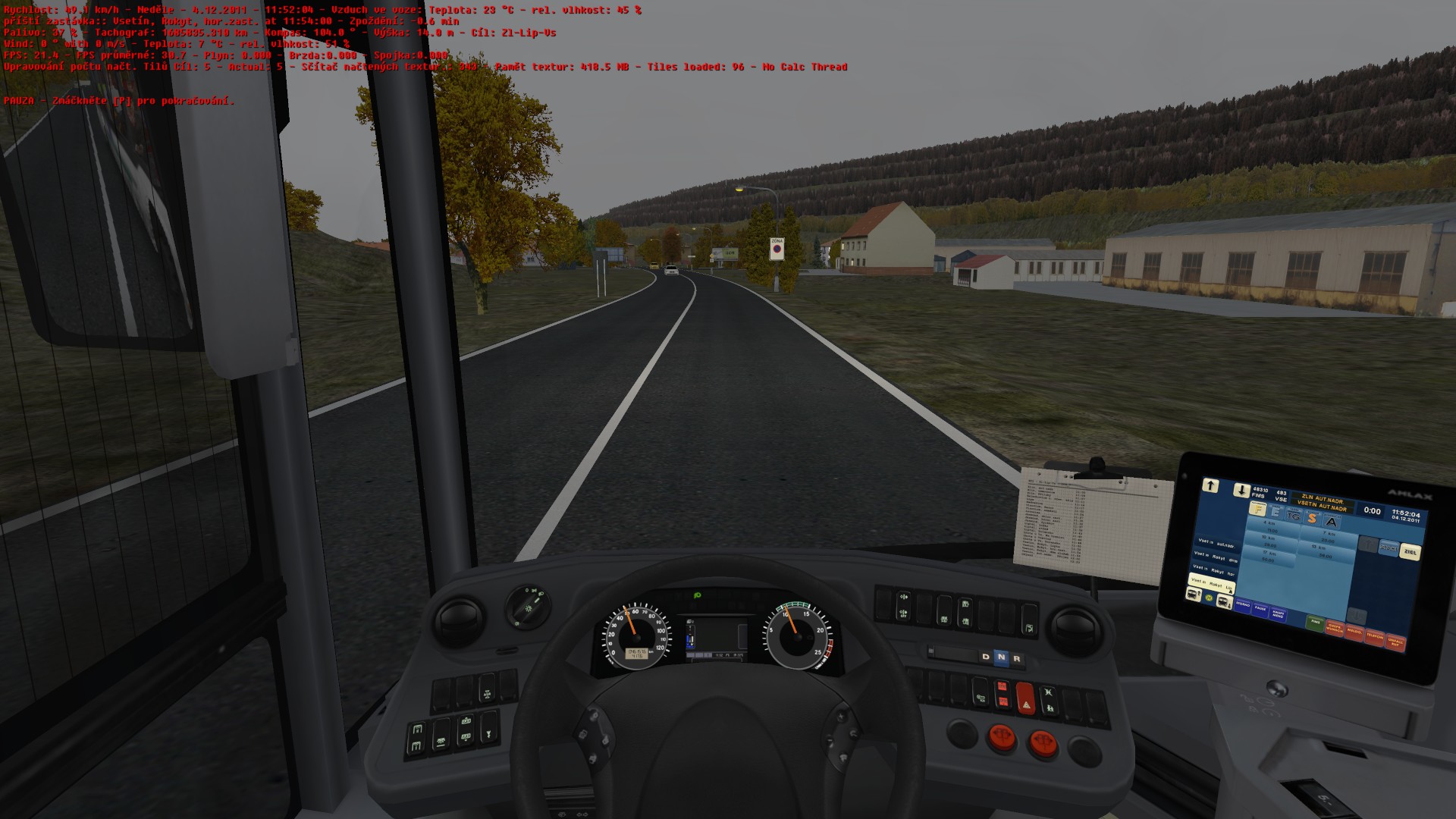Image resolution: width=1456 pixels, height=819 pixels.
Task: Tap the red Telefon button
Action: 1374,636
